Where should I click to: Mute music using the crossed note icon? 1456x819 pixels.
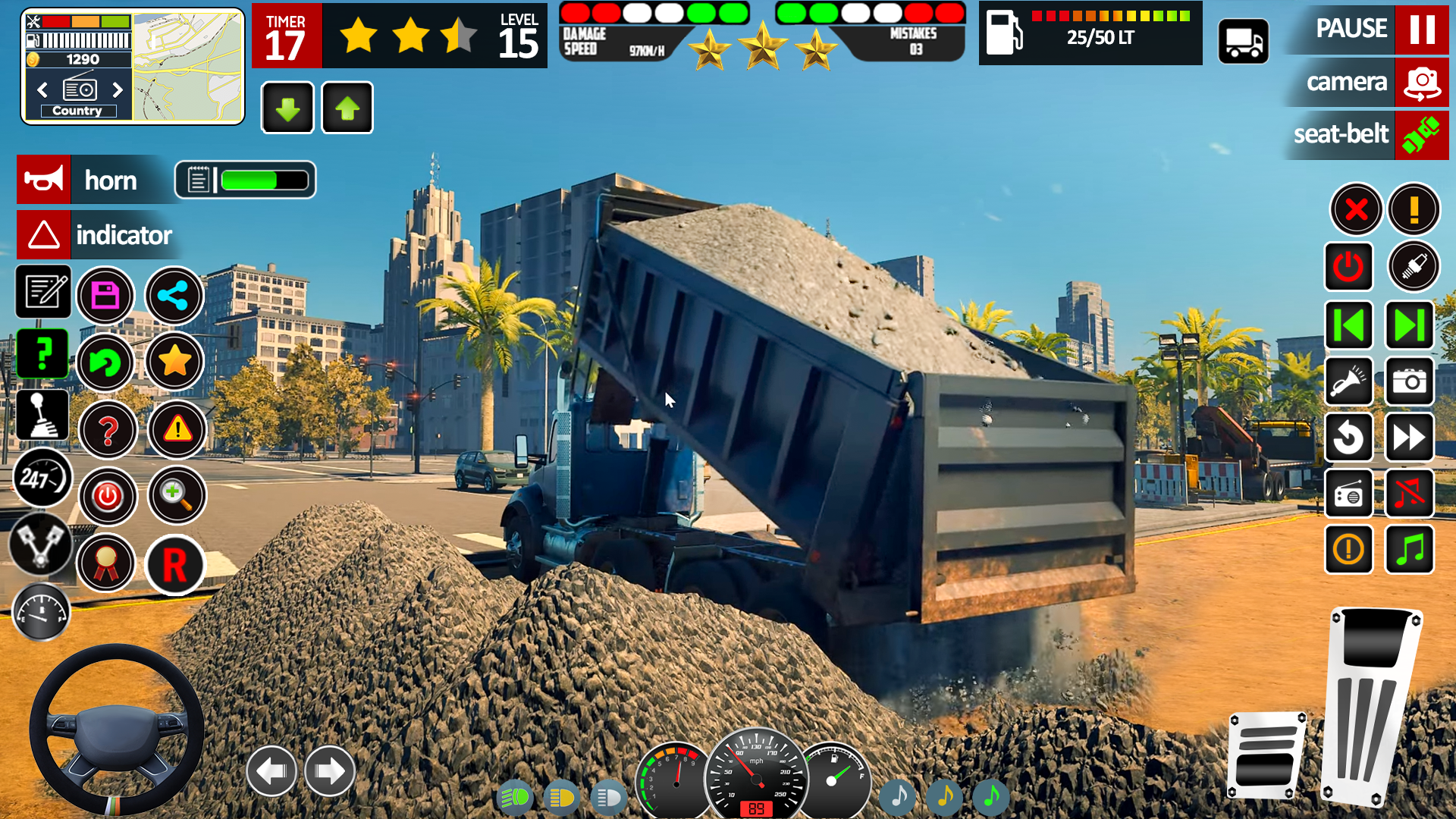click(x=1409, y=494)
